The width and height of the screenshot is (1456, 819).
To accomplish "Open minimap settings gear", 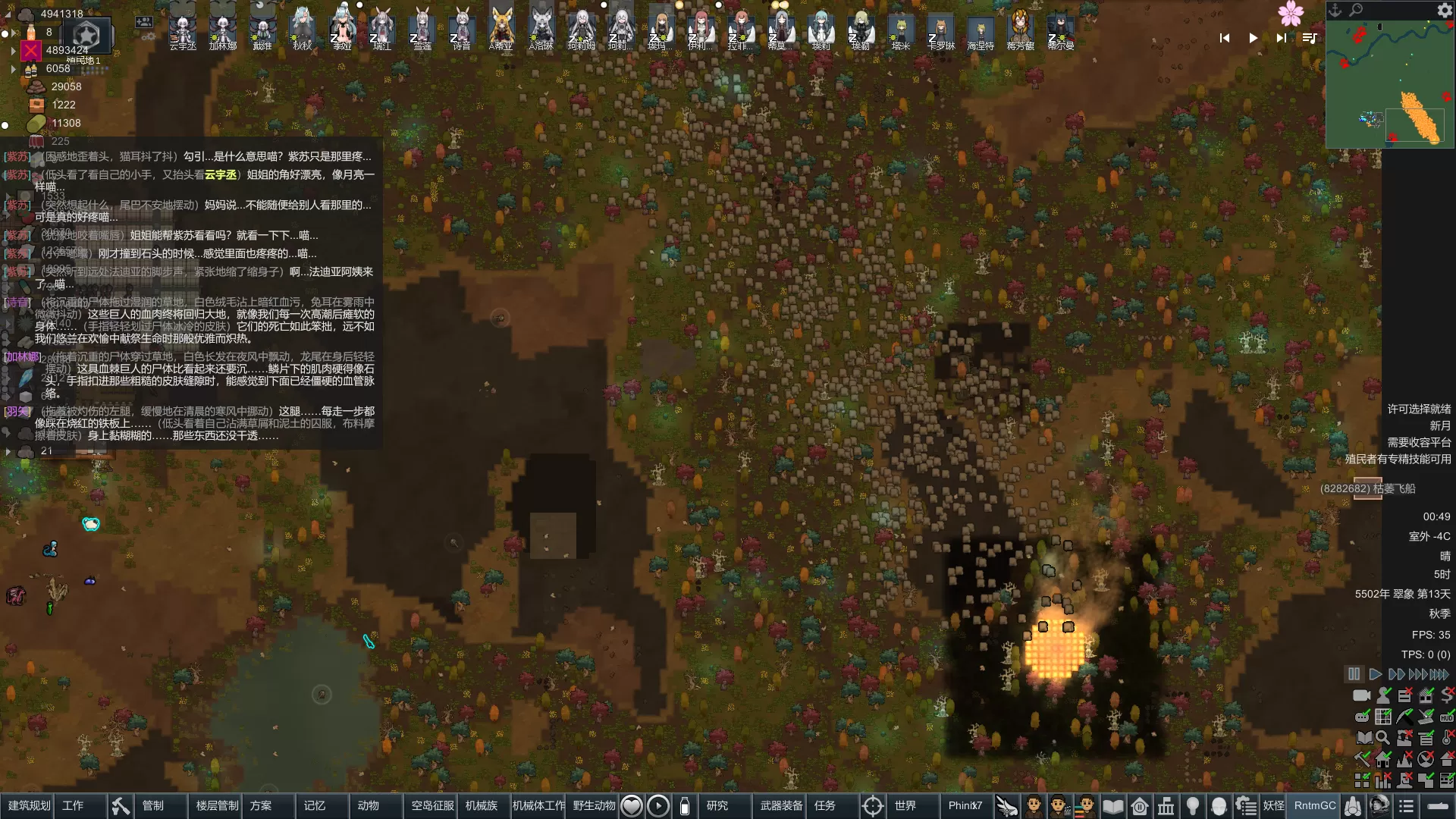I will click(1444, 10).
